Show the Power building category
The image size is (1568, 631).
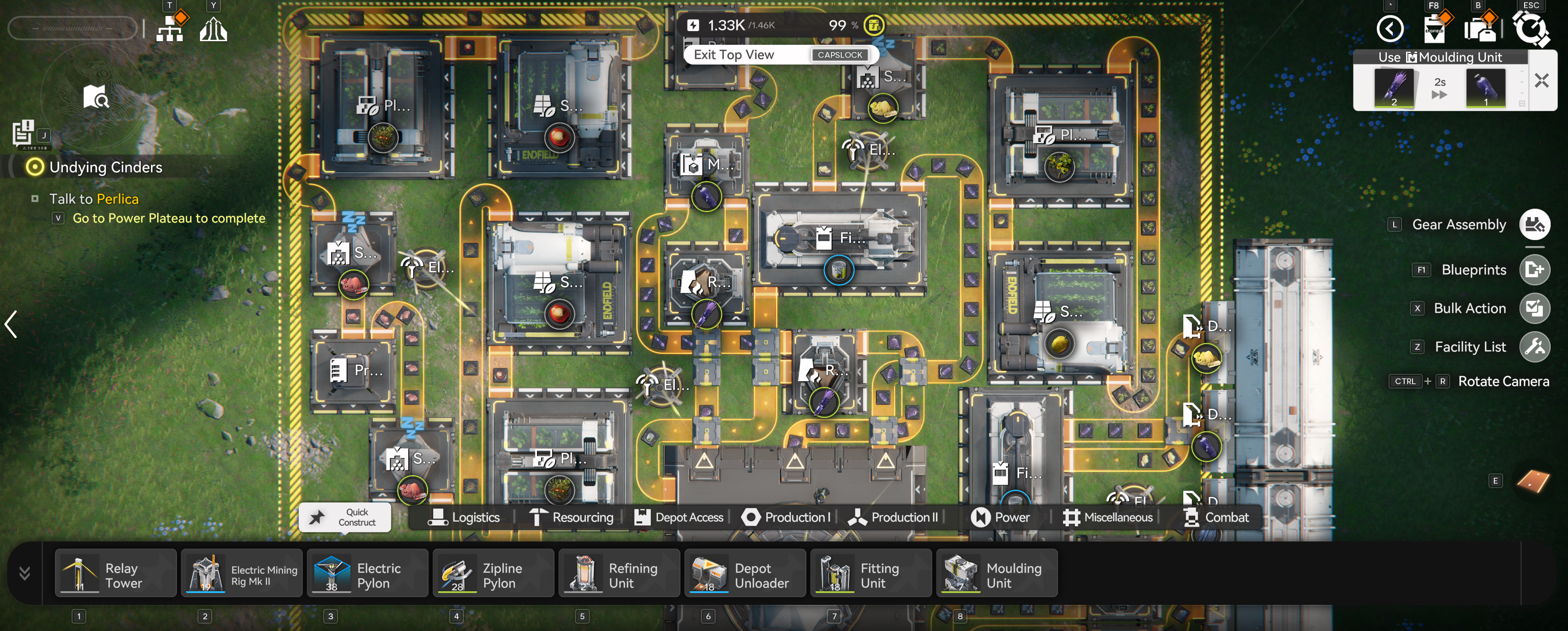click(1001, 517)
